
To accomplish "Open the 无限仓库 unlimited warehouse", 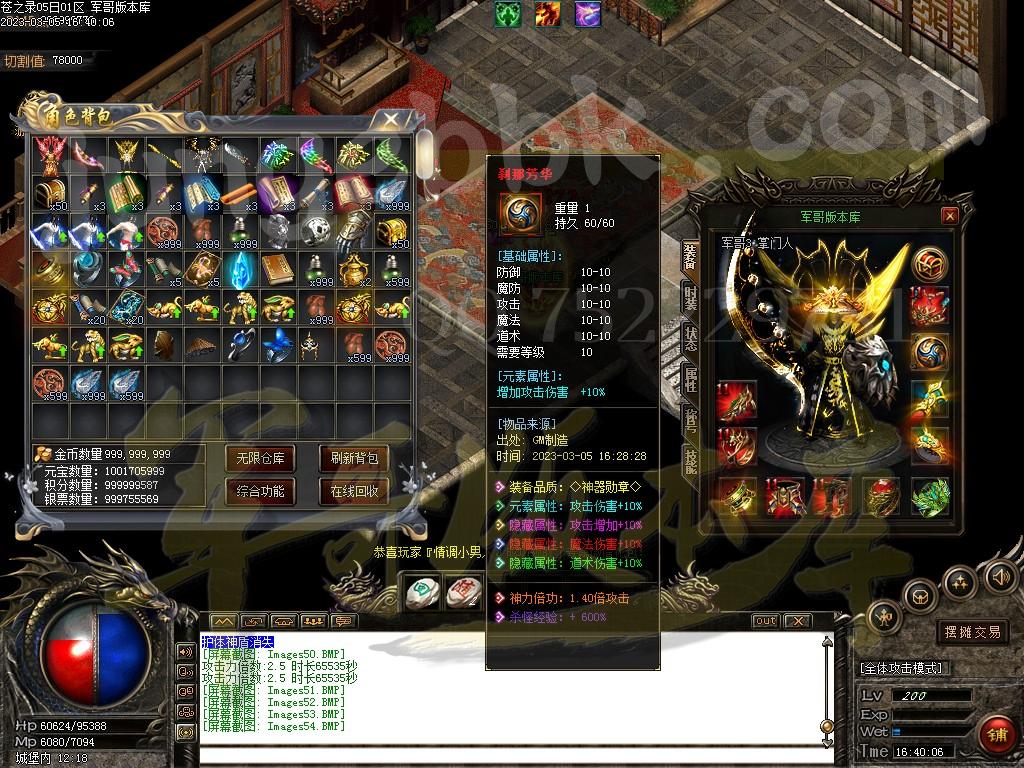I will click(x=260, y=459).
